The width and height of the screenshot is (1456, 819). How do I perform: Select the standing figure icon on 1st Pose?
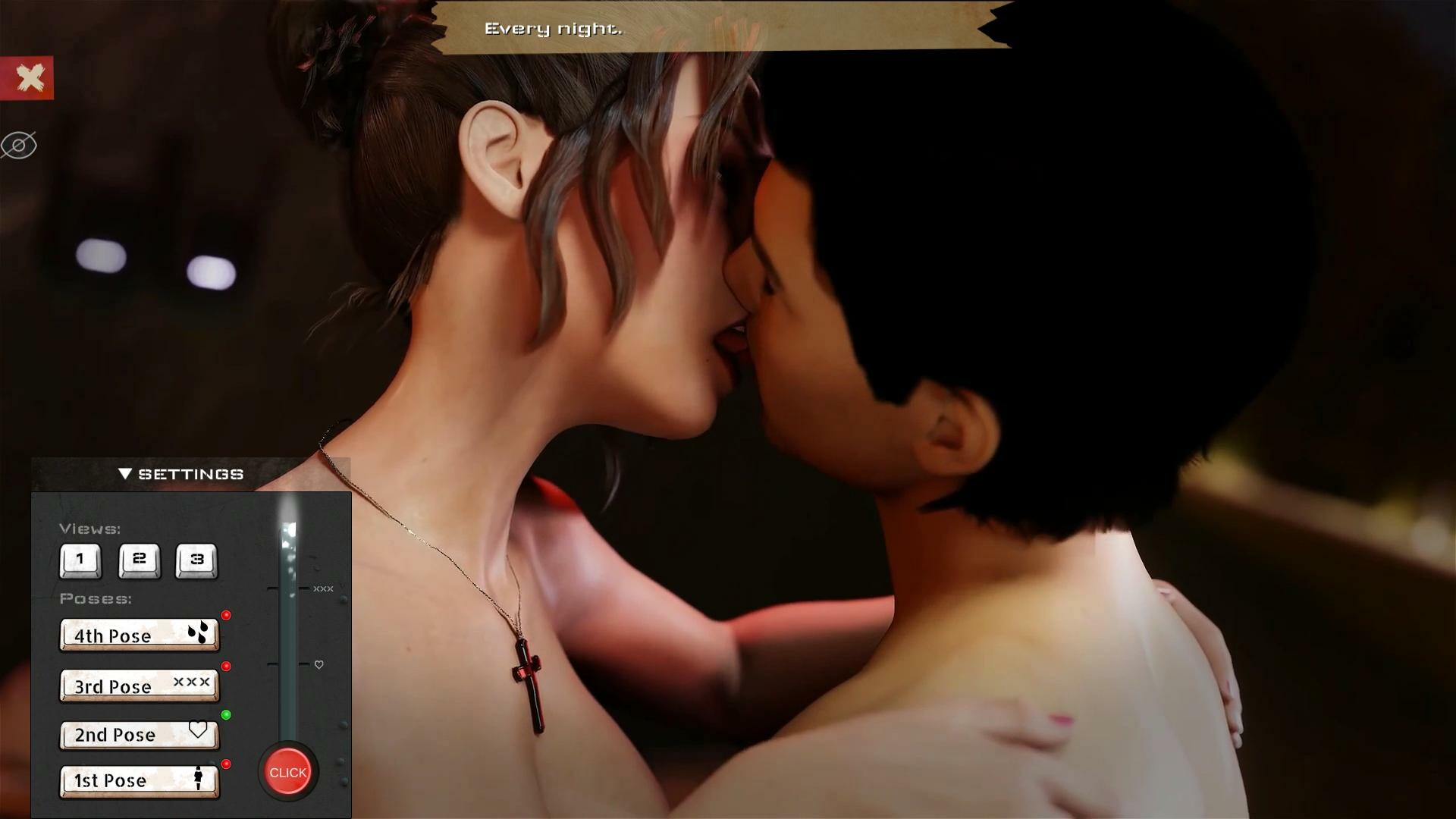tap(198, 777)
